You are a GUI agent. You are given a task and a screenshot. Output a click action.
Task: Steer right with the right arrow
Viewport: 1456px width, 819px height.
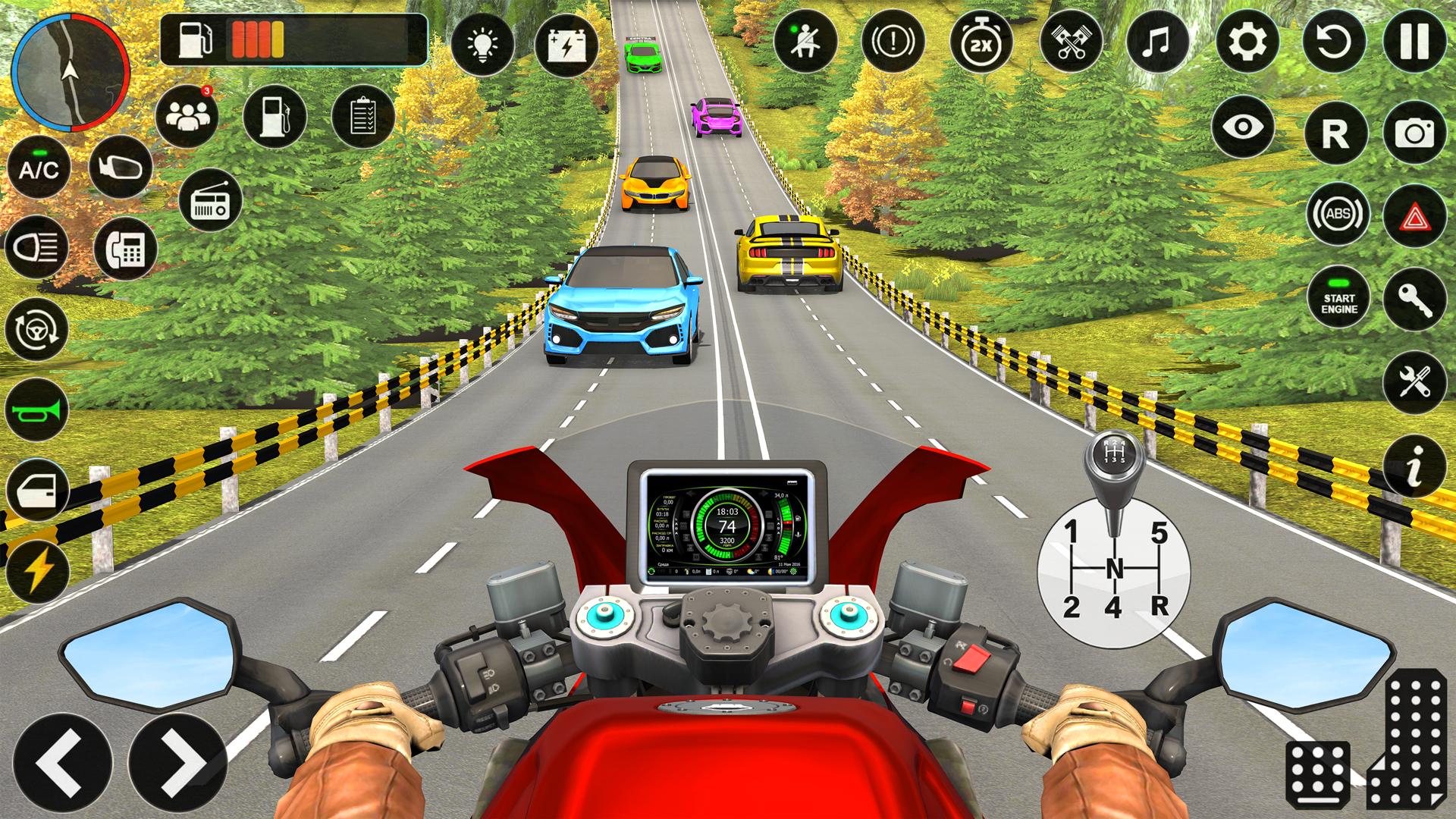click(x=183, y=761)
